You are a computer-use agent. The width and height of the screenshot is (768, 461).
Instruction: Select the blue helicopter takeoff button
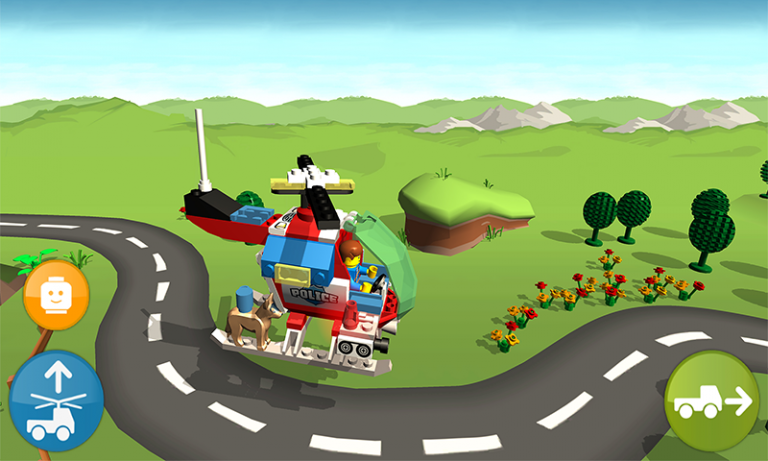[x=56, y=401]
